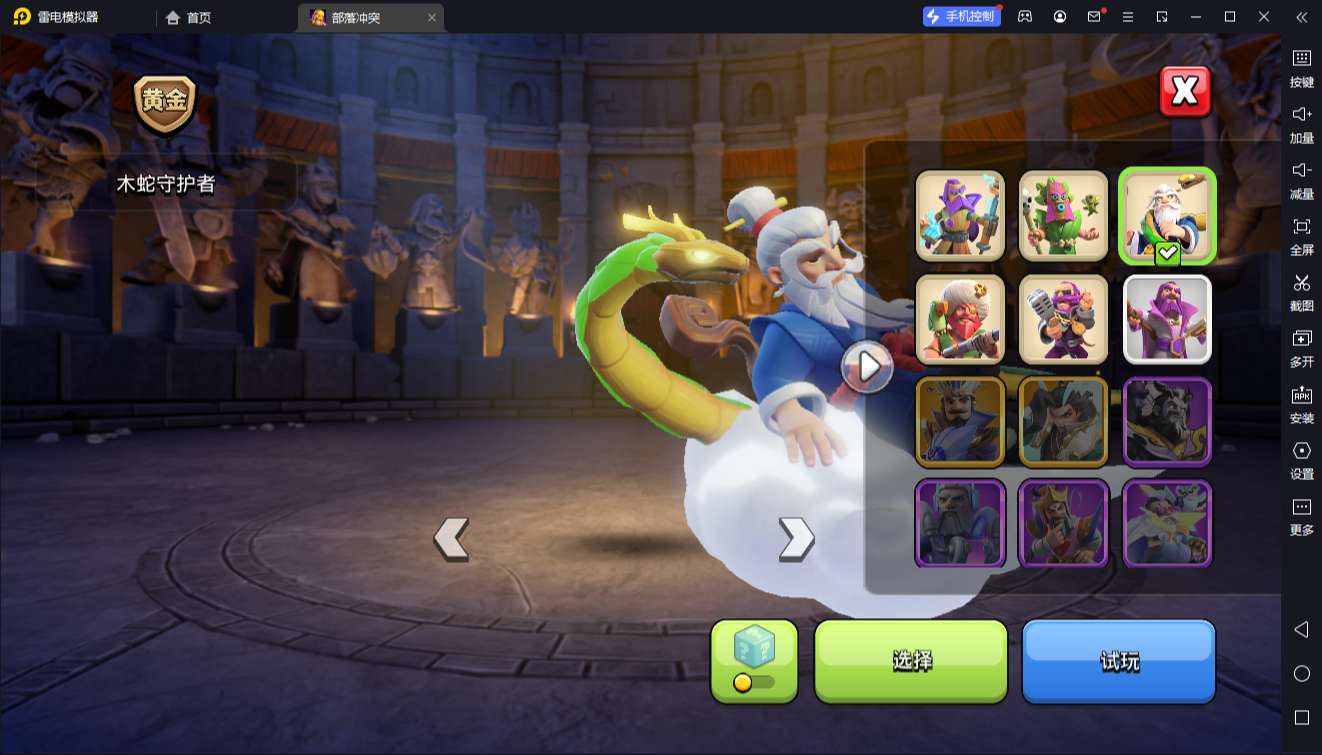This screenshot has height=755, width=1322.
Task: Open the emulator 截图 screenshot tool
Action: (1301, 291)
